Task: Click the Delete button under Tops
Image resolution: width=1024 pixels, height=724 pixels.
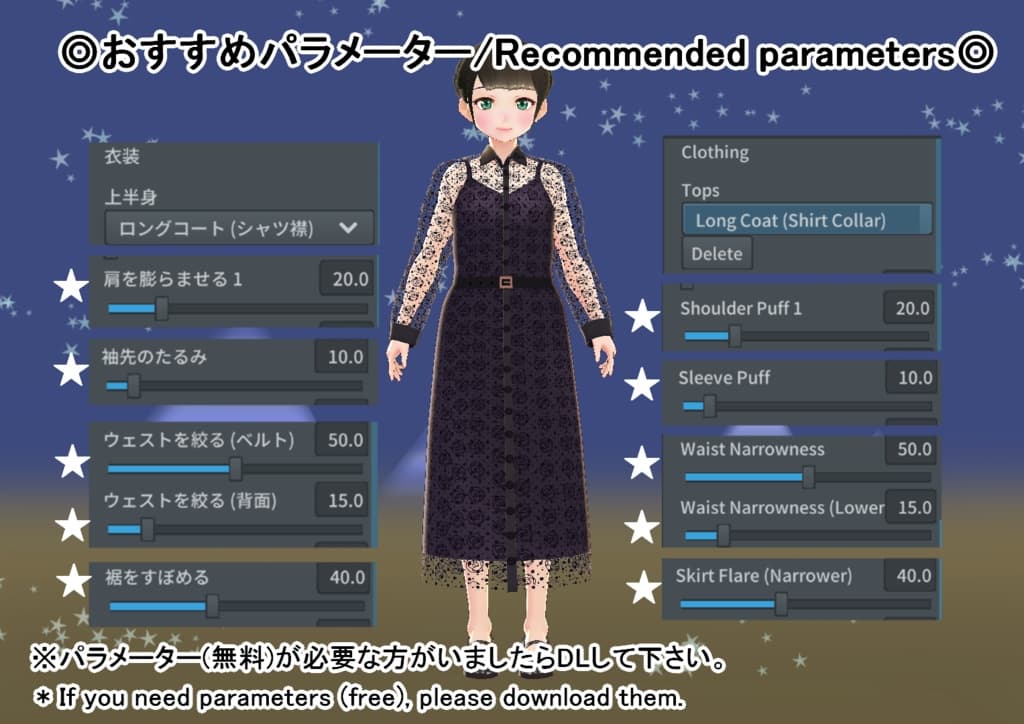Action: [717, 254]
